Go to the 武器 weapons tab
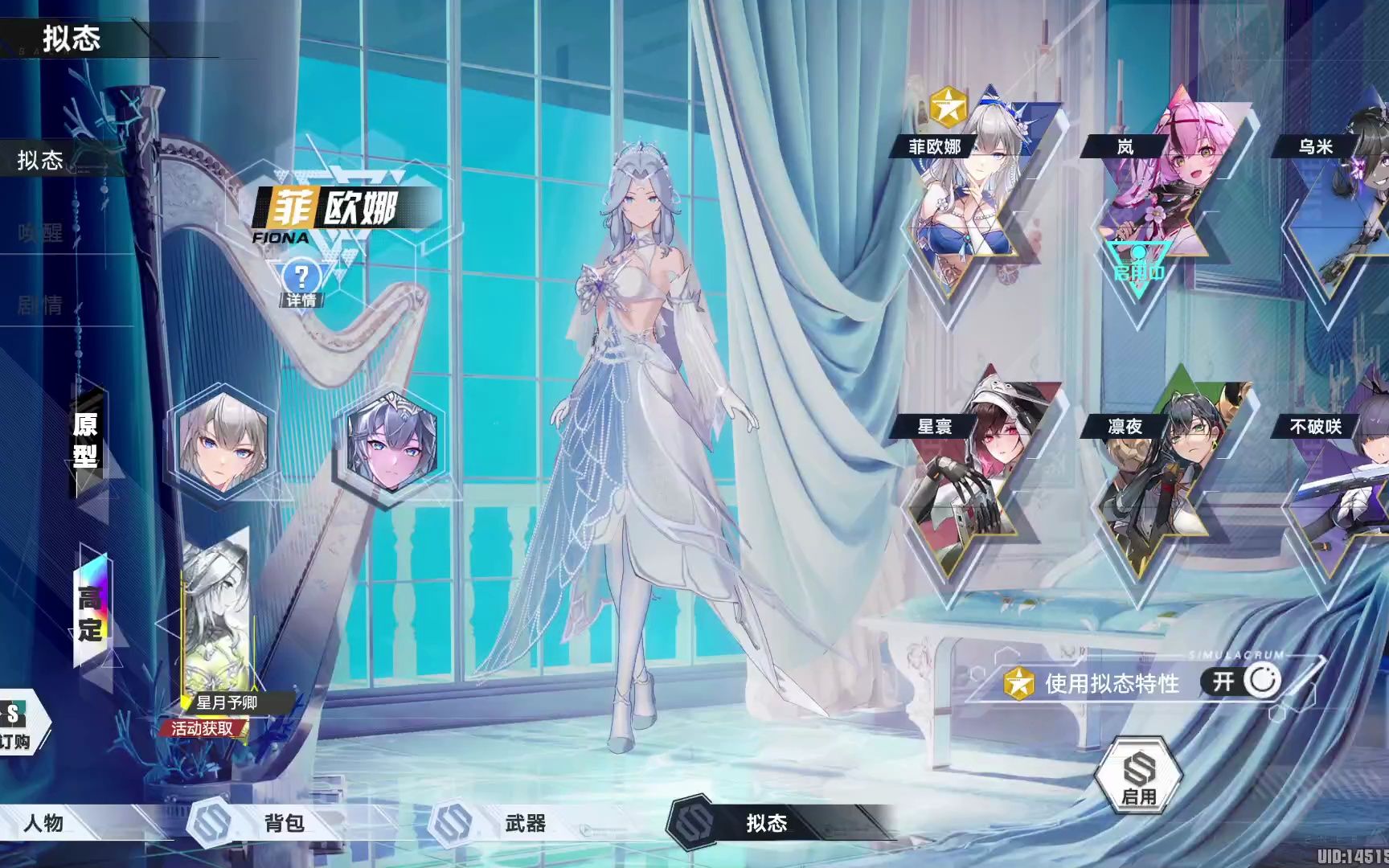The image size is (1389, 868). tap(525, 823)
